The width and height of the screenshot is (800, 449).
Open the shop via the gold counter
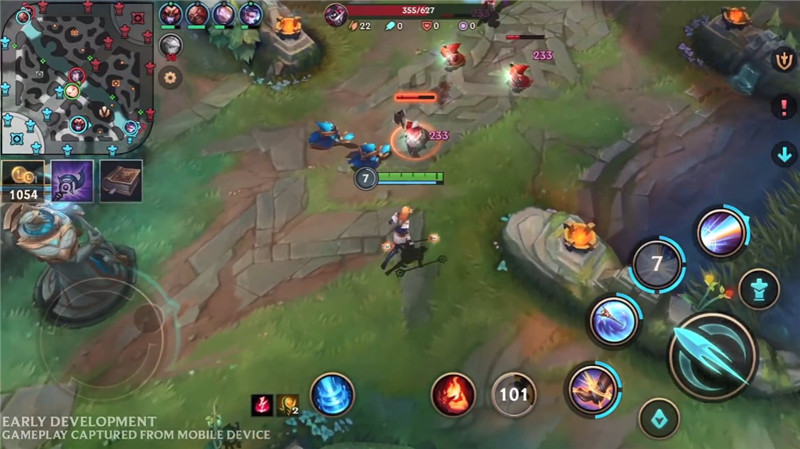click(x=23, y=182)
